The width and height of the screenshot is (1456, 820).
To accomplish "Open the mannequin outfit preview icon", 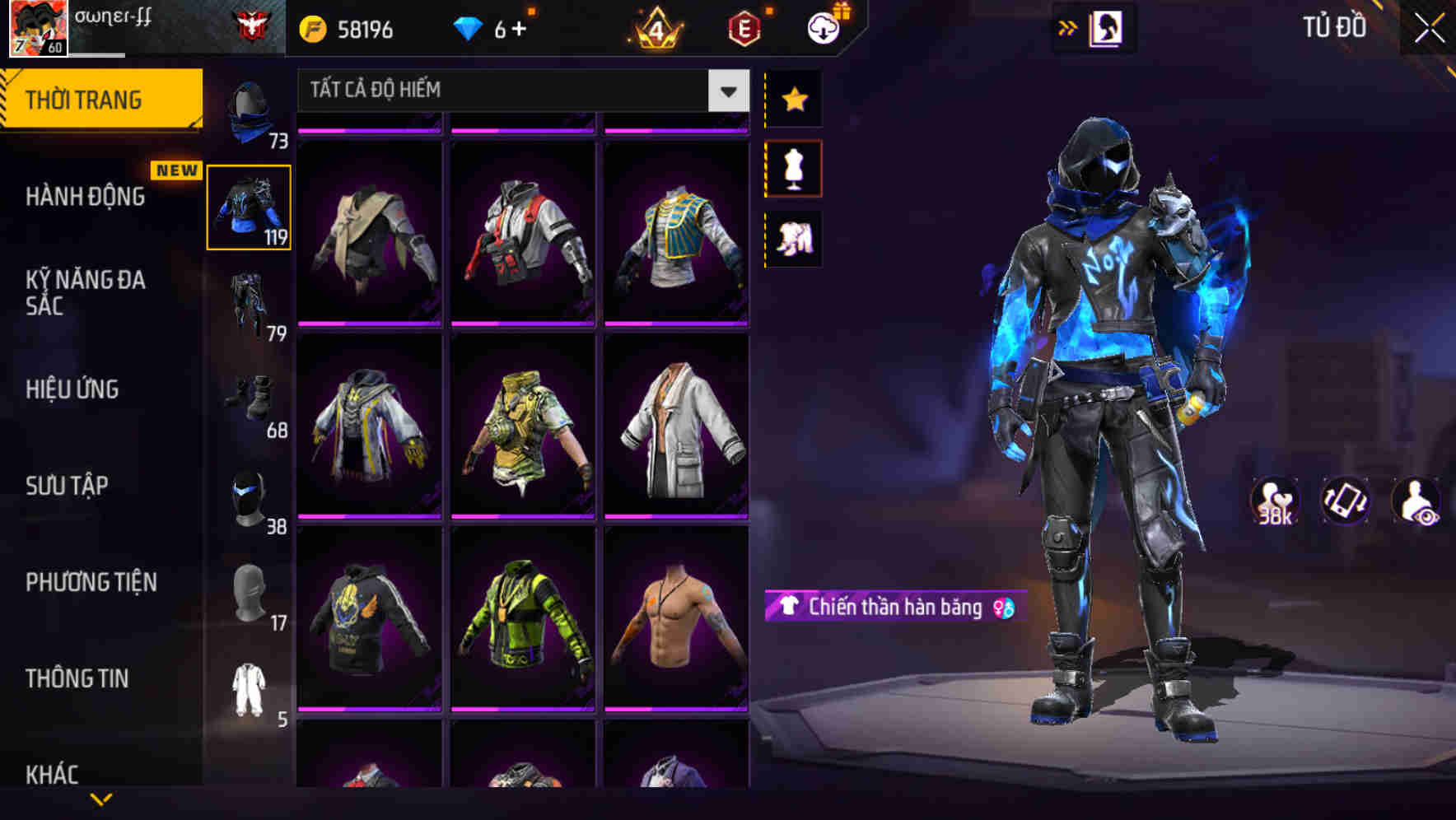I will coord(793,167).
